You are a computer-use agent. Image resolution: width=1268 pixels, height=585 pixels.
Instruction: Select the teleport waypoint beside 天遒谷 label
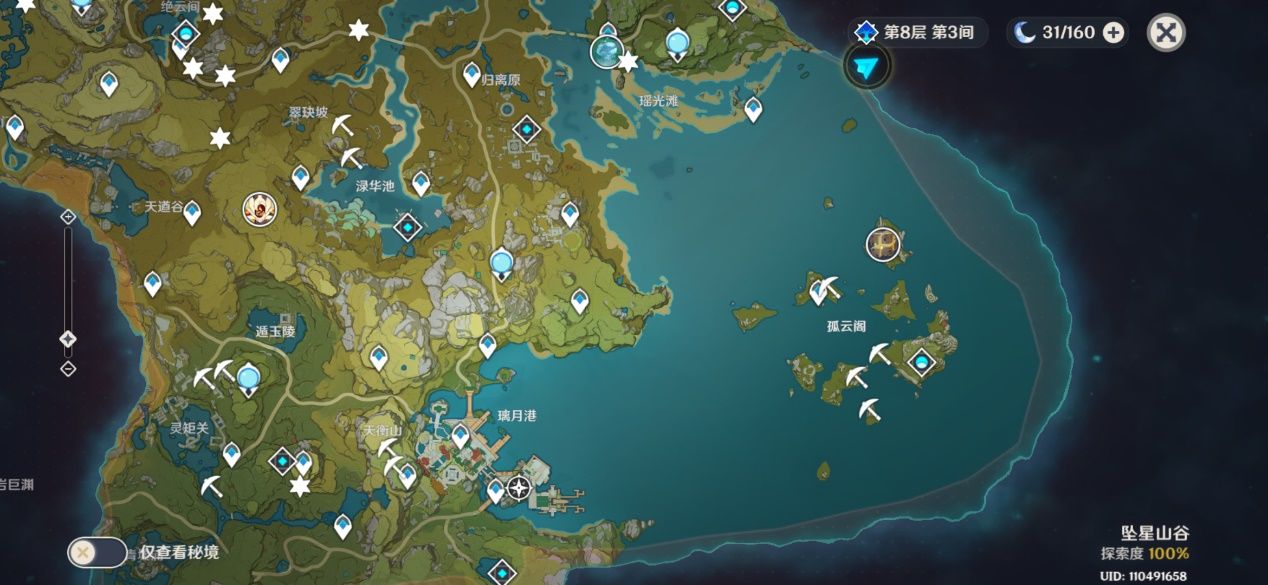click(x=192, y=213)
